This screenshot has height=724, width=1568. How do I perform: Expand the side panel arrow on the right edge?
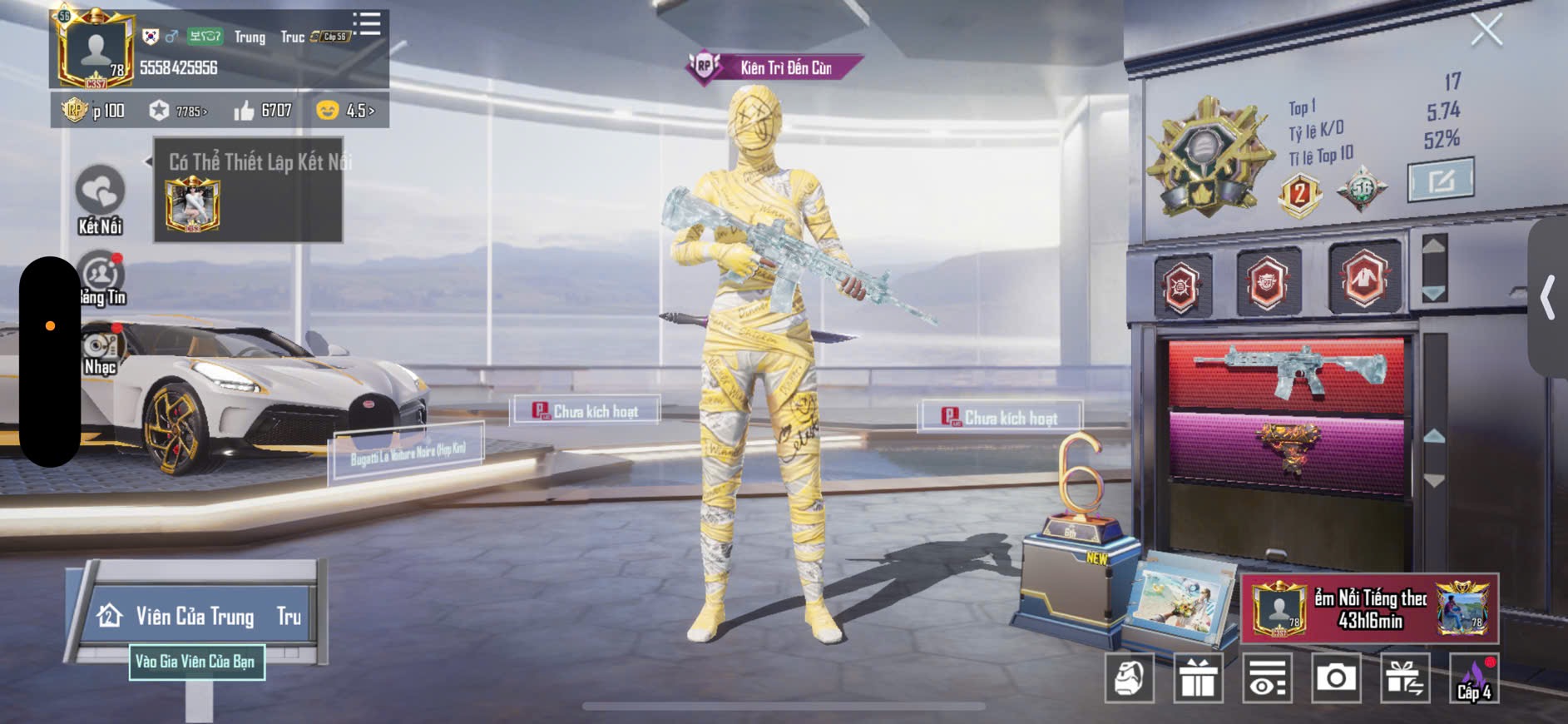(1548, 297)
